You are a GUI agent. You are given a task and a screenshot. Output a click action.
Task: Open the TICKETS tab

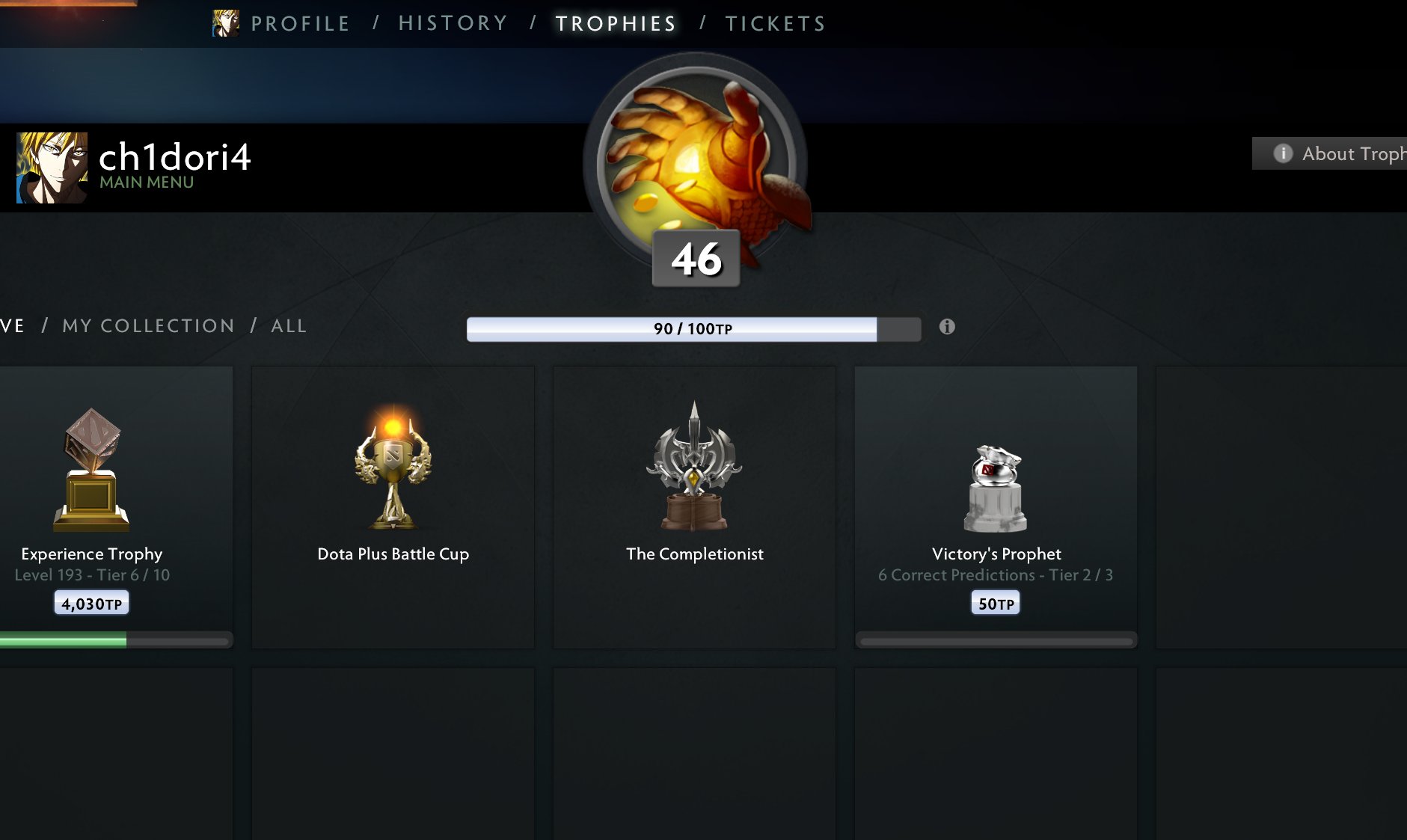[x=774, y=22]
